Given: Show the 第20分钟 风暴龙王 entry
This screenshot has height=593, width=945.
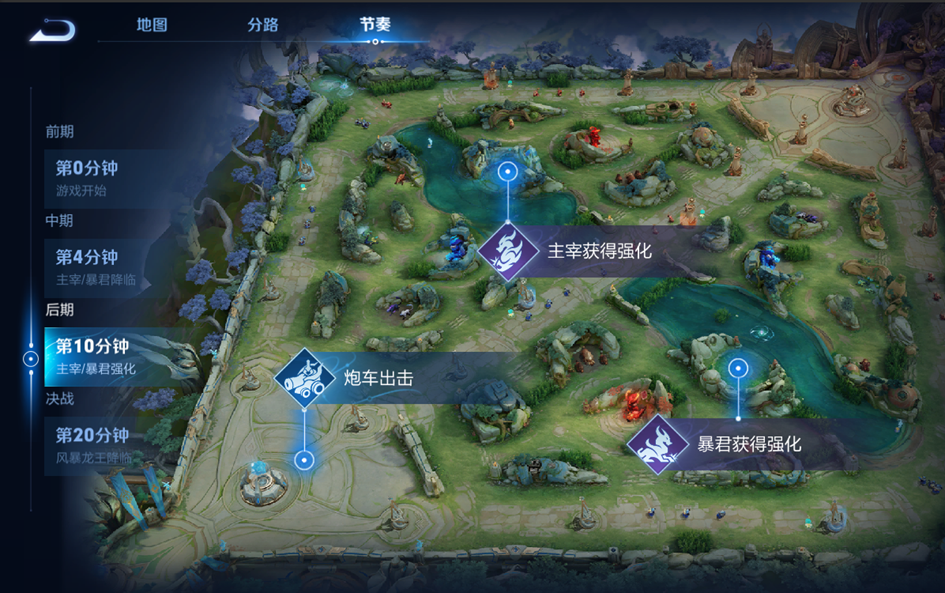Looking at the screenshot, I should [100, 445].
